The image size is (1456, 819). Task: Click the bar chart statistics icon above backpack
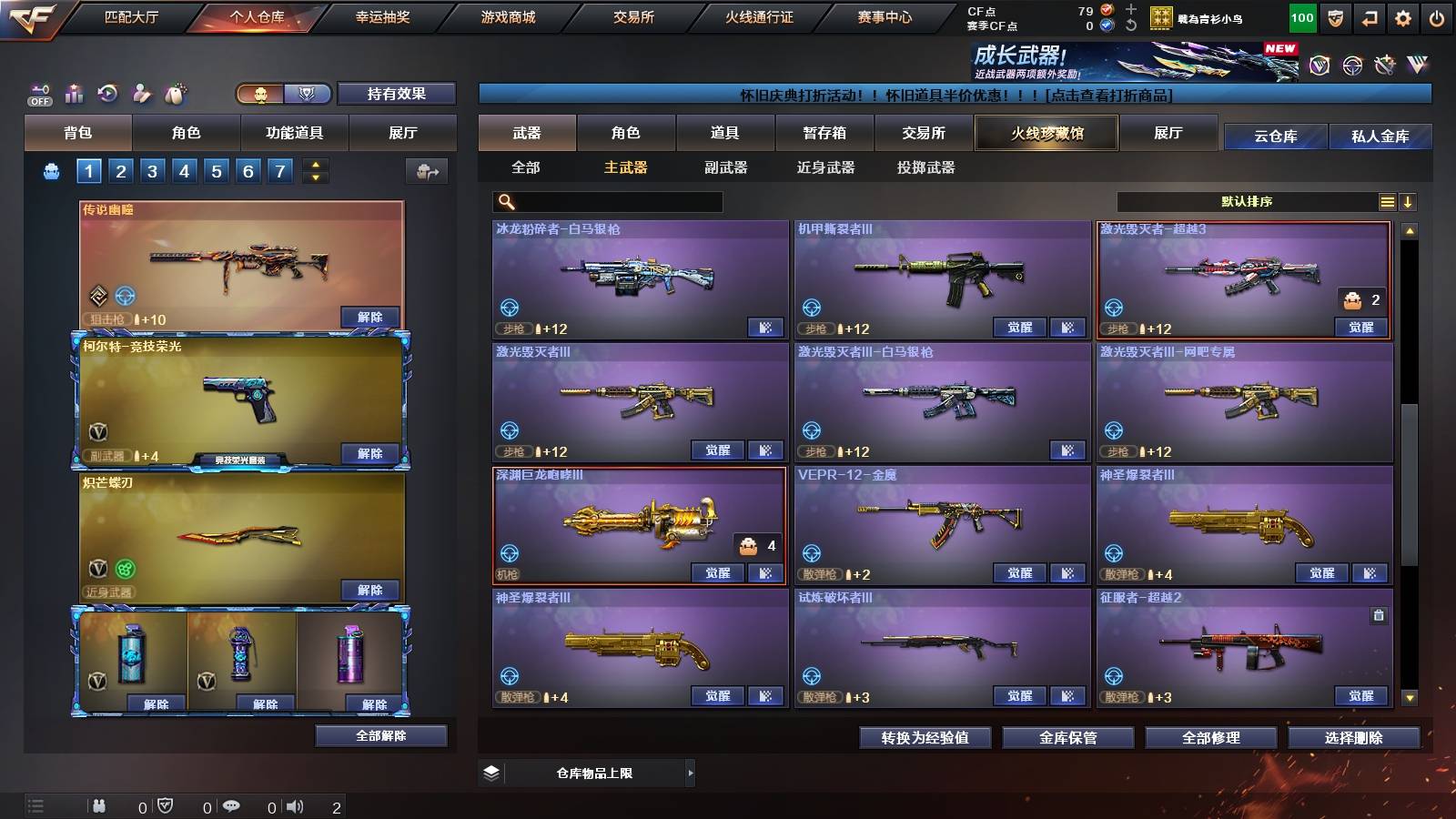click(x=73, y=93)
